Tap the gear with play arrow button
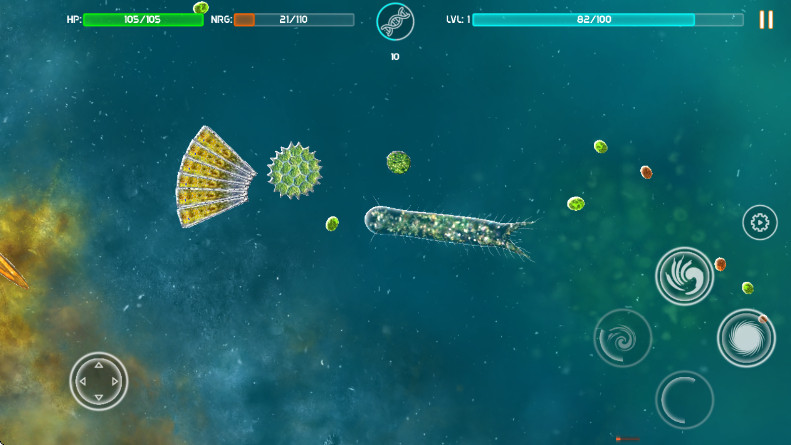This screenshot has width=791, height=445. (x=759, y=222)
